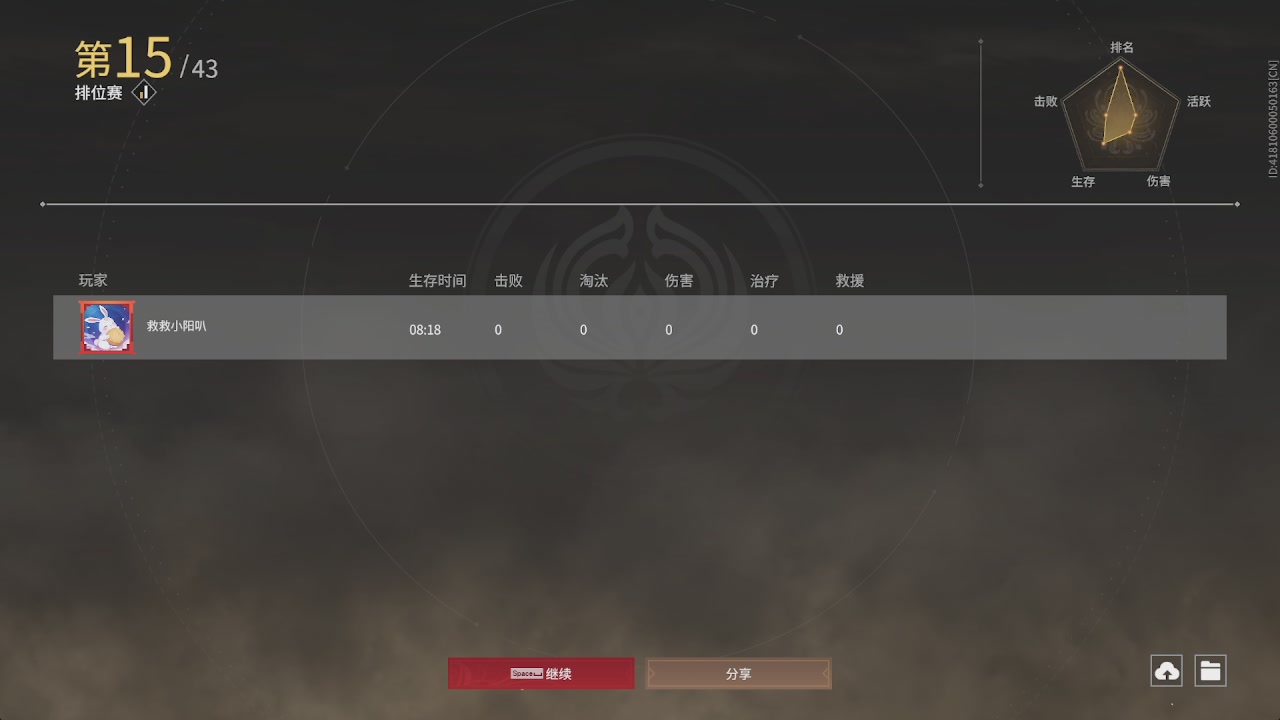This screenshot has width=1280, height=720.
Task: Click the 活跃 label on the radar chart
Action: (1199, 101)
